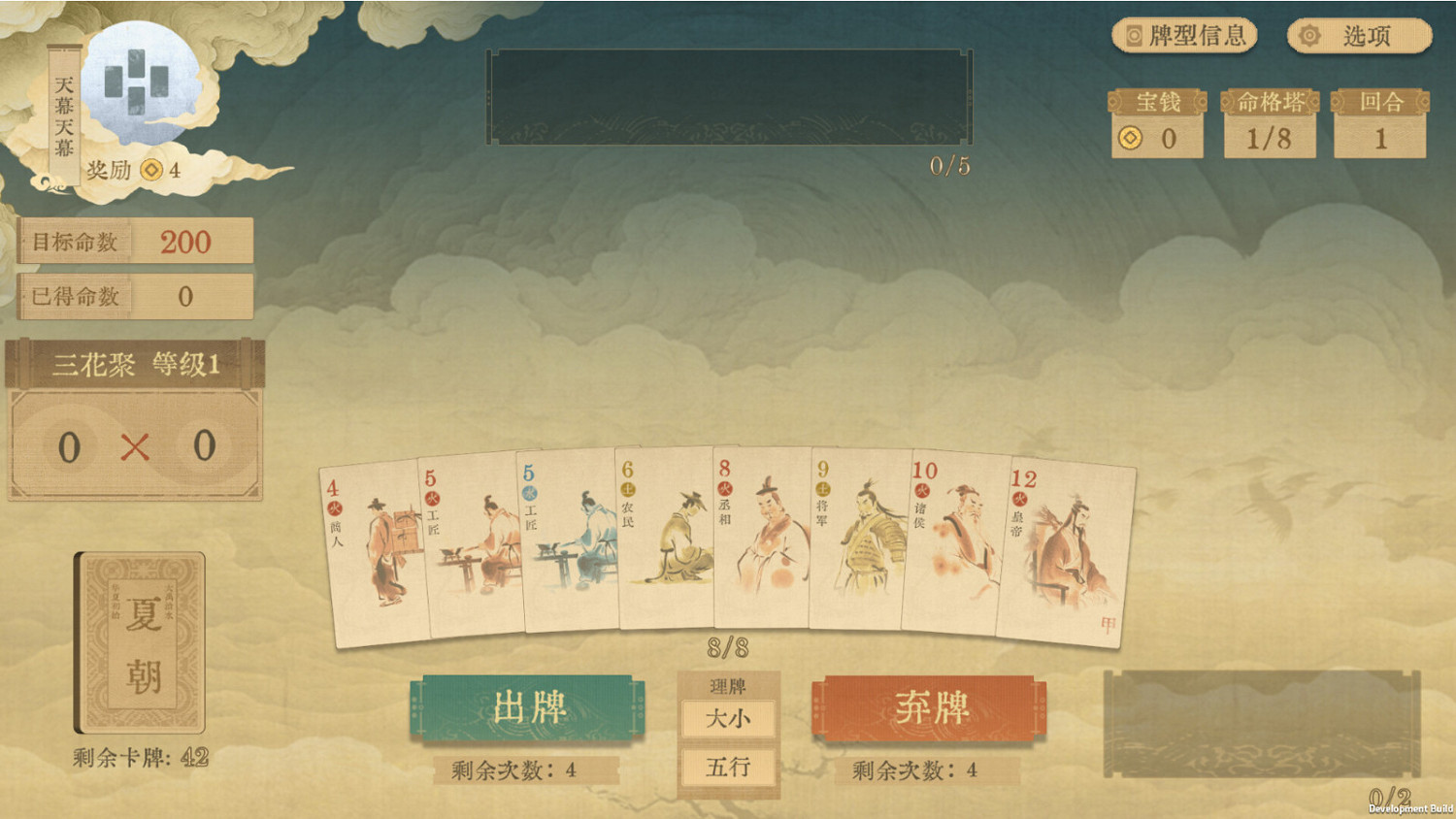This screenshot has height=819, width=1456.
Task: Open the 牌型信息 card info panel
Action: [x=1186, y=36]
